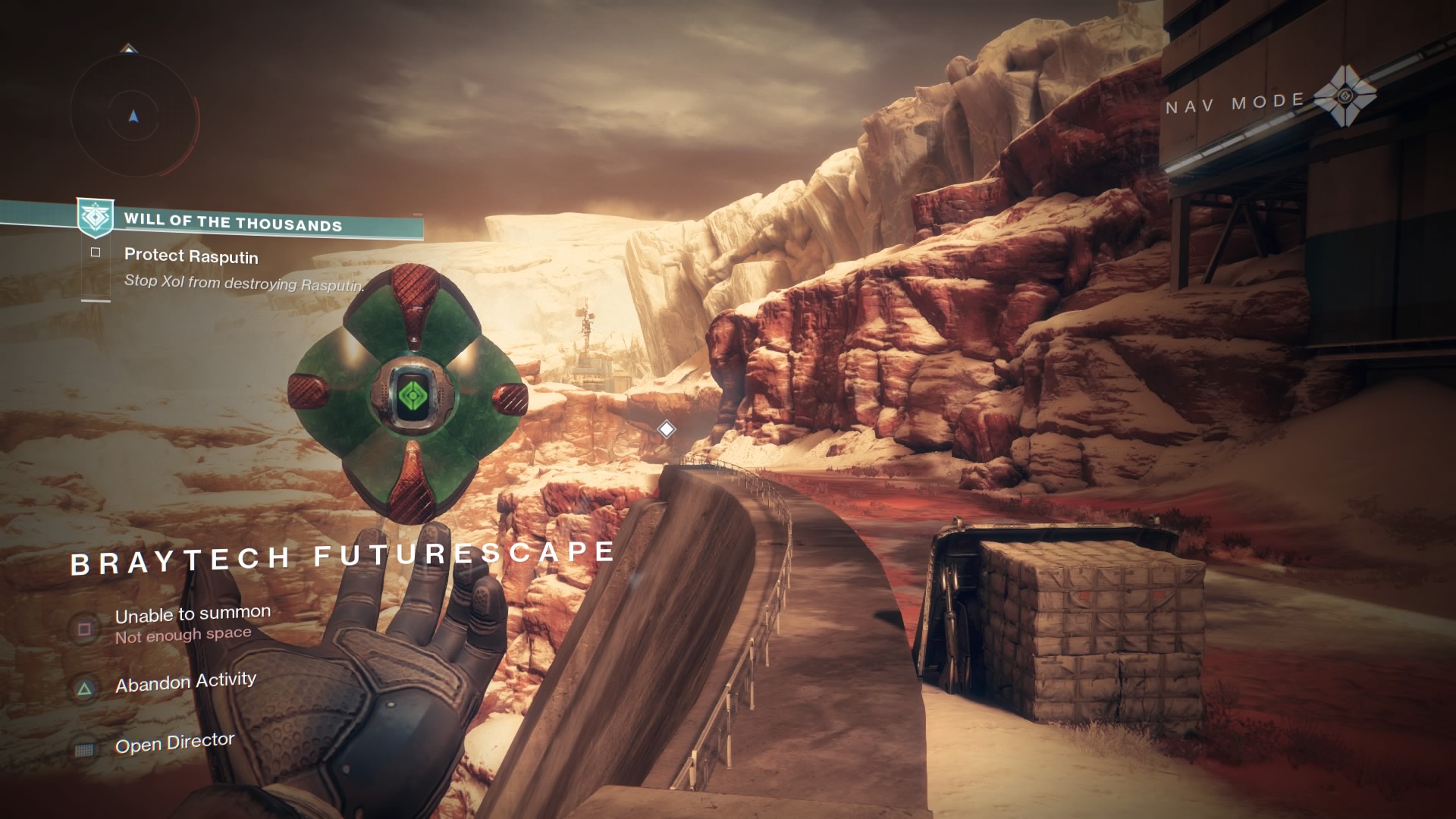
Task: Toggle the Protect Rasputin objective checkbox
Action: click(96, 252)
